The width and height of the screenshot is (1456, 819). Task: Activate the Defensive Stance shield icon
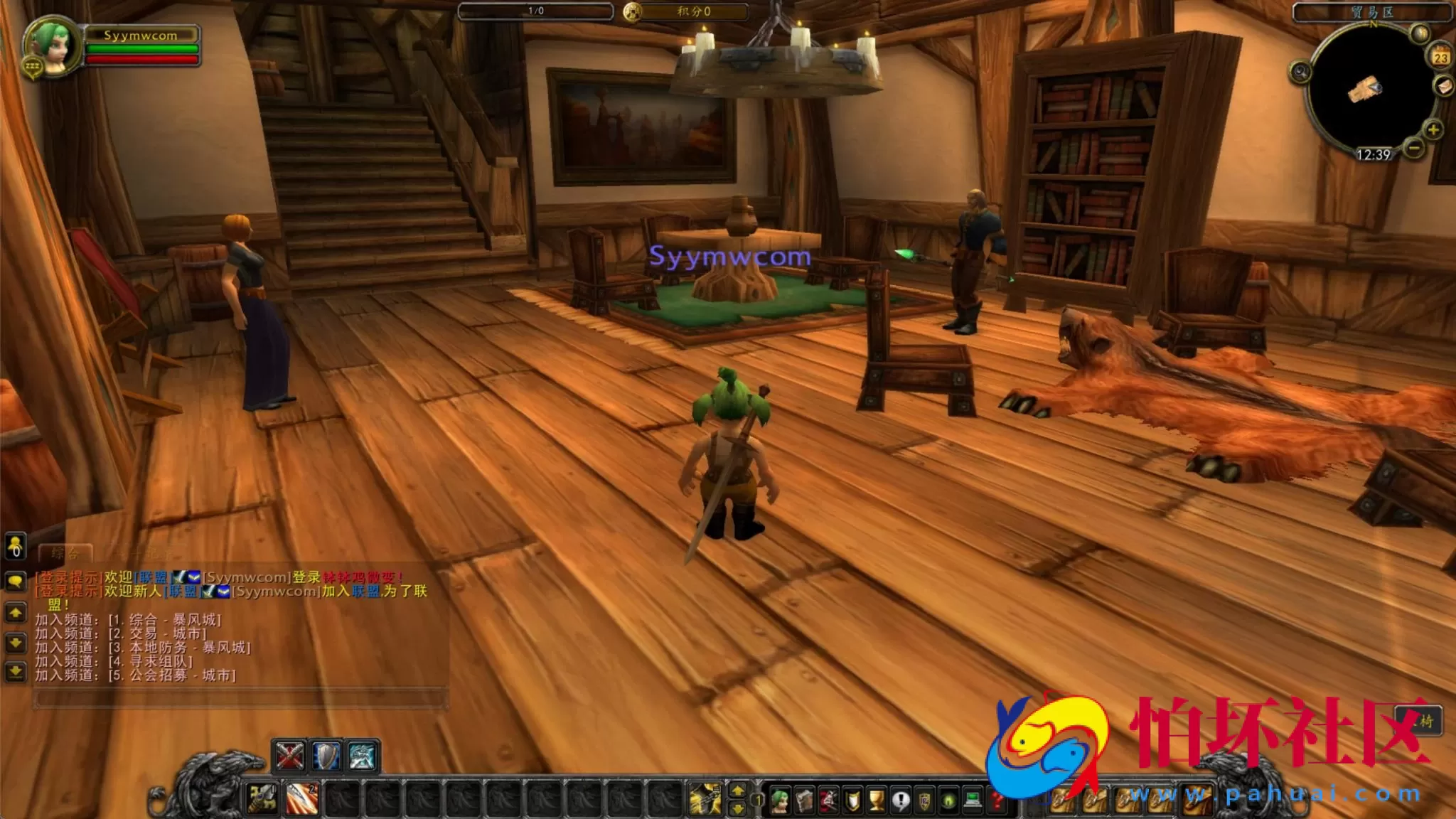(x=326, y=756)
